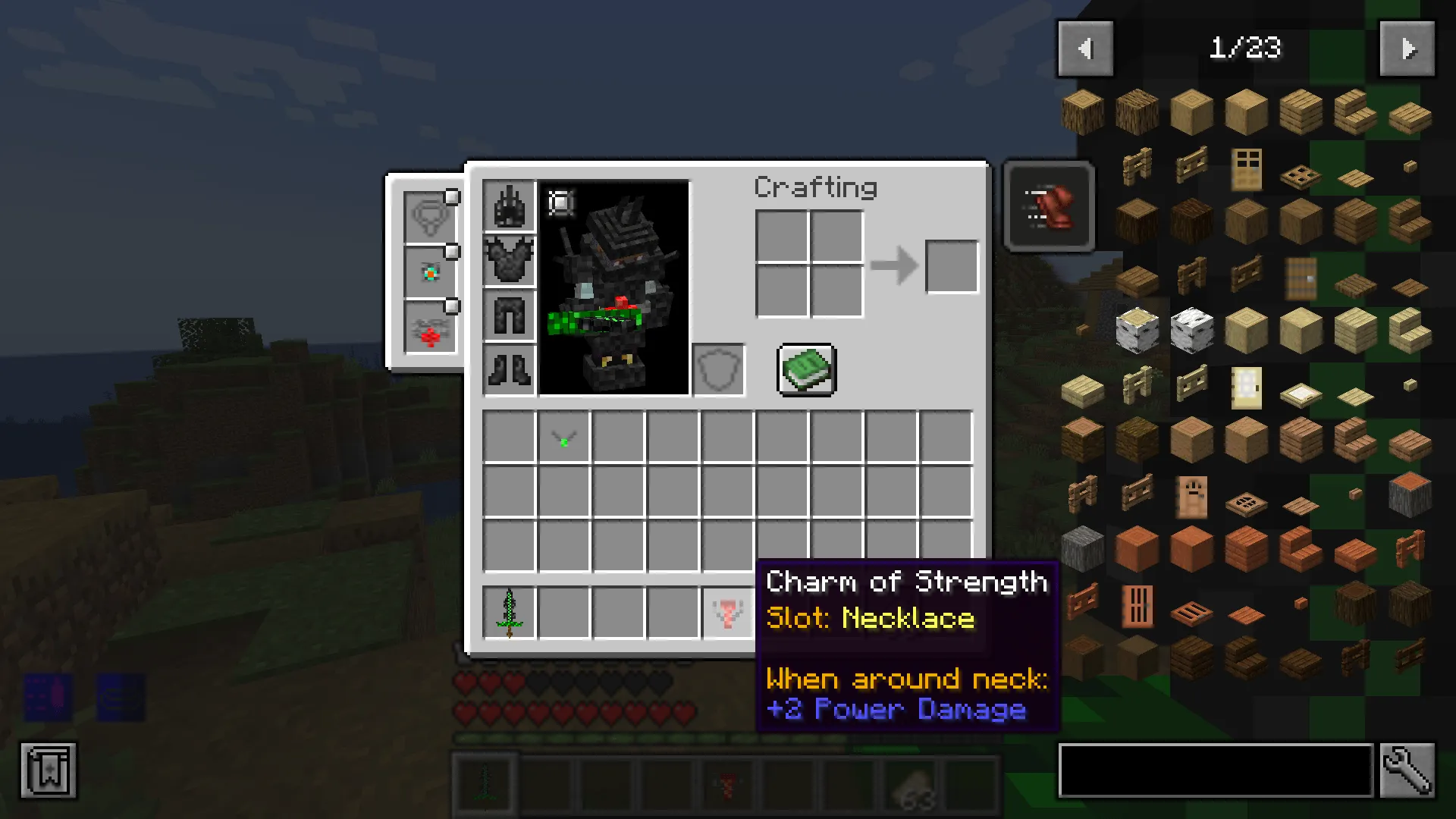
Task: Advance to the next JEI page
Action: (1407, 49)
